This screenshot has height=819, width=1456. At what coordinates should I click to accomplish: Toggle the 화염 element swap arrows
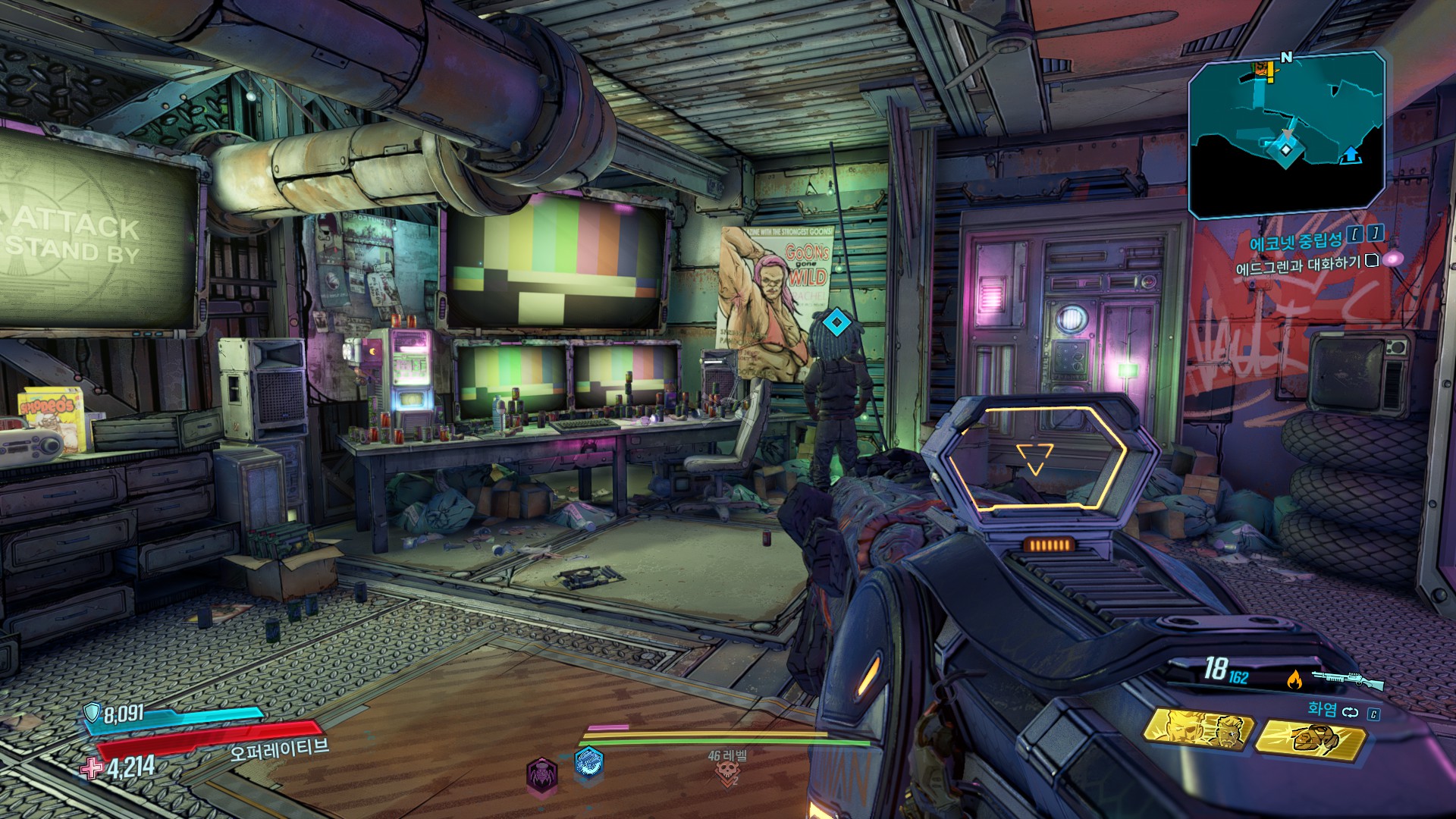pos(1351,712)
